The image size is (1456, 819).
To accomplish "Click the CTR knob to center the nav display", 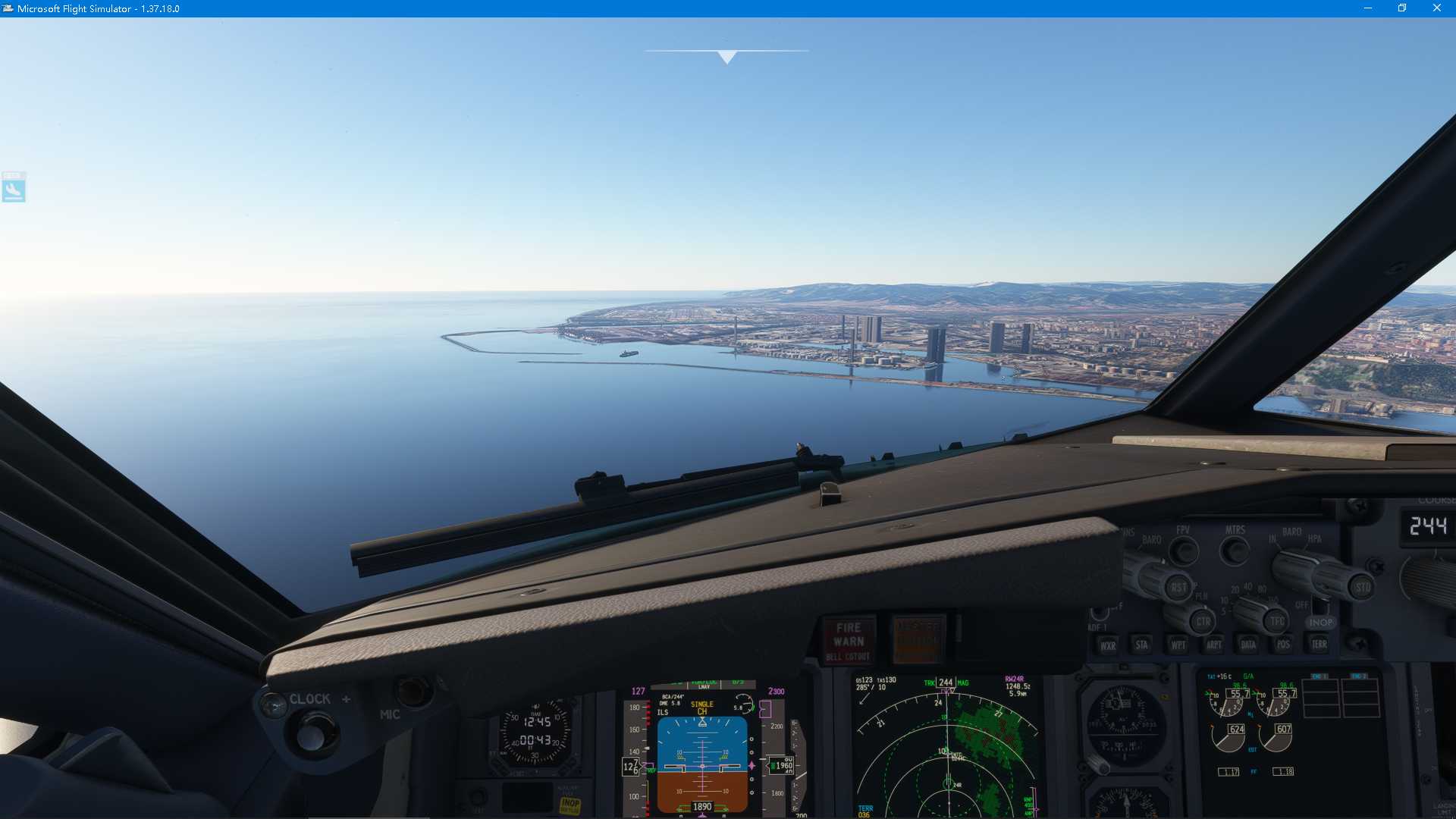I will [1201, 620].
